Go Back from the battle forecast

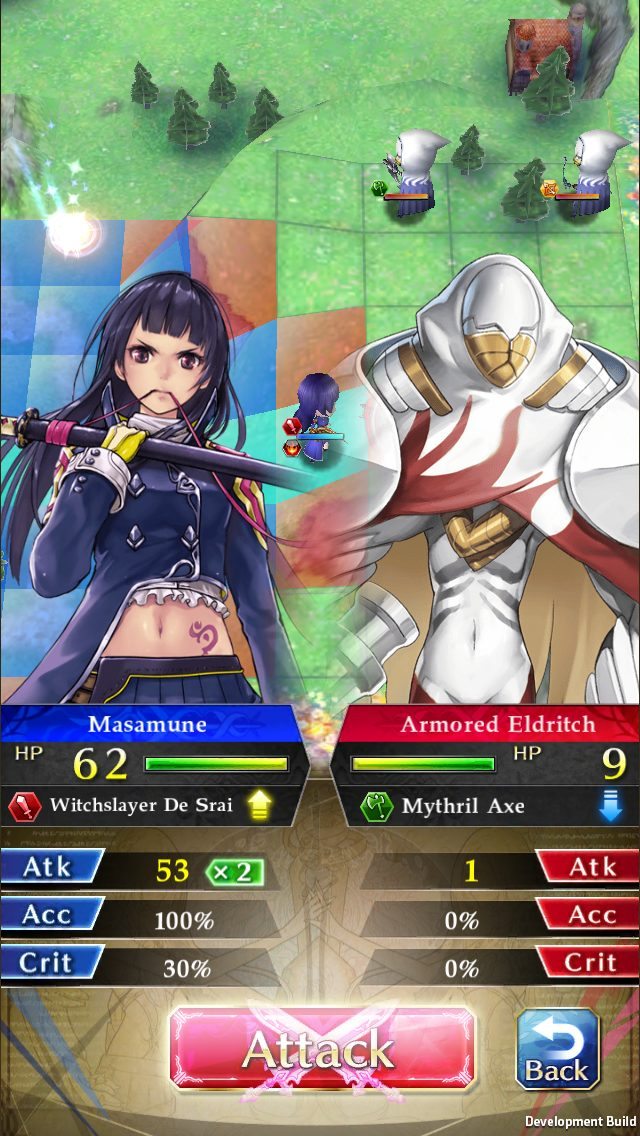pyautogui.click(x=557, y=1049)
